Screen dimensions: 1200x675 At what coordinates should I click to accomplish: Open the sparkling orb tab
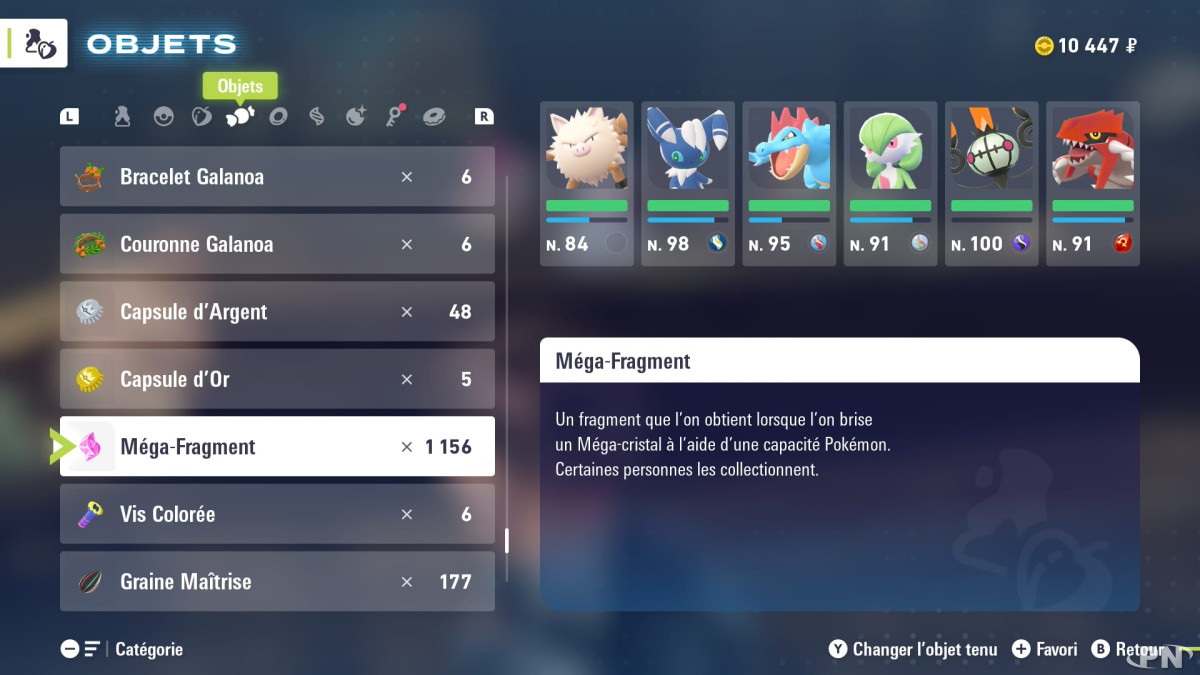(356, 117)
